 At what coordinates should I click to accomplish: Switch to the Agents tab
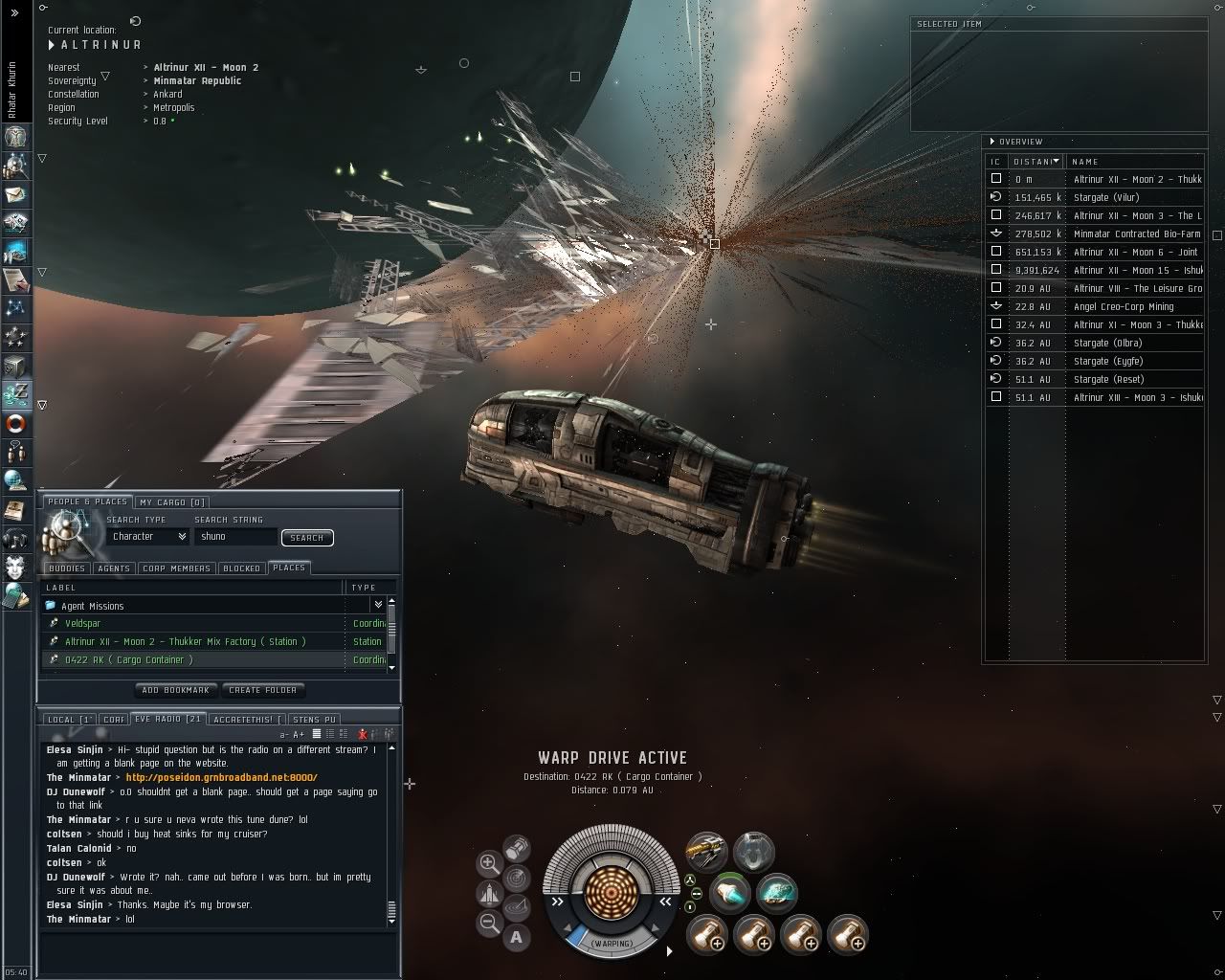click(114, 568)
